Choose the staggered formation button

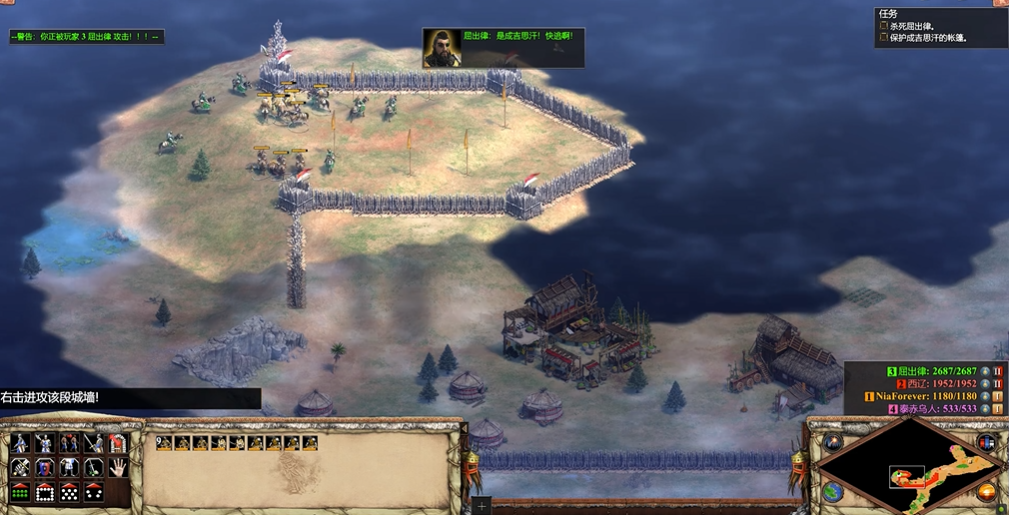[69, 492]
